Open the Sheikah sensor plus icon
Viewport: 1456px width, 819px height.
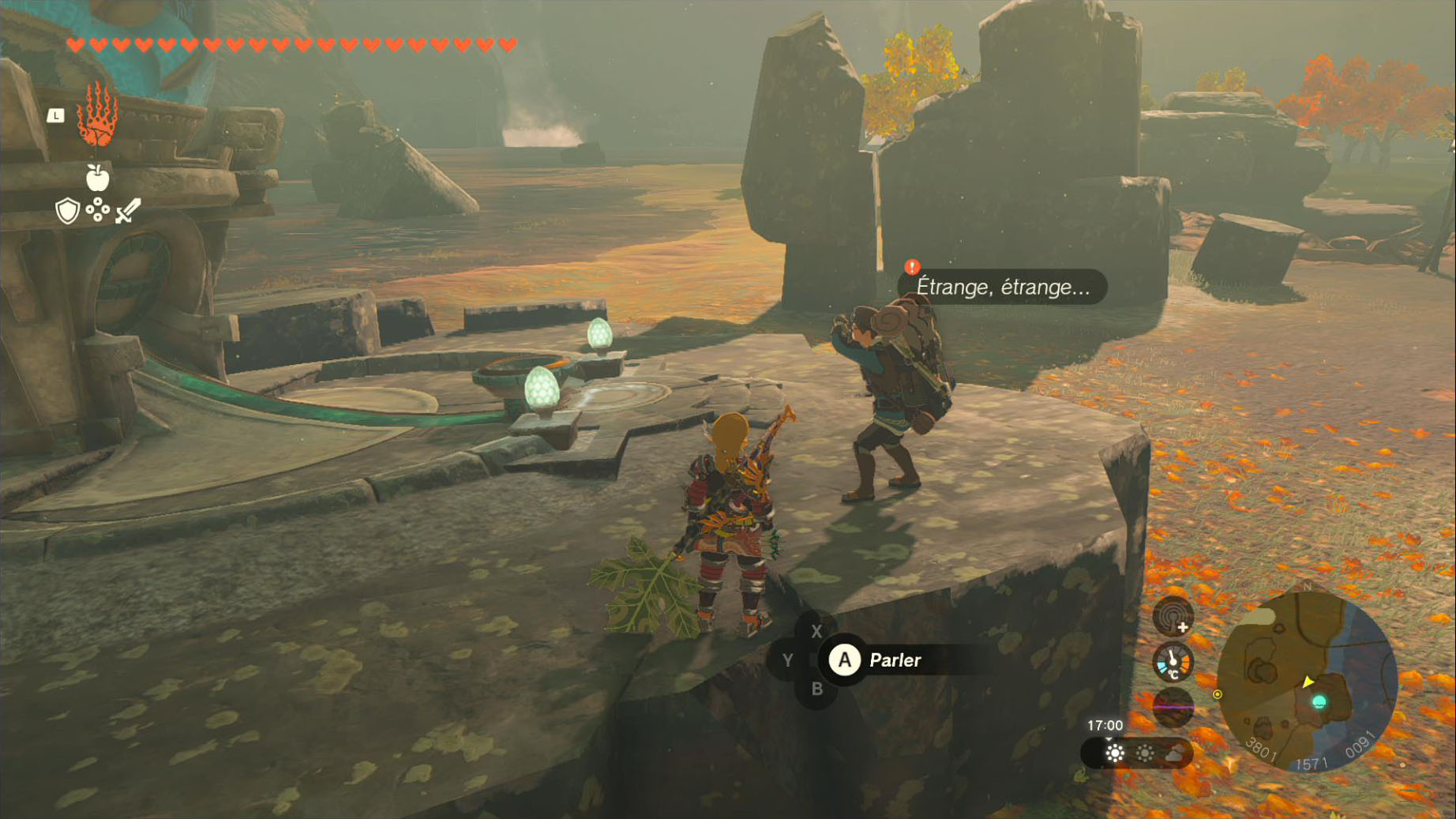(1173, 616)
